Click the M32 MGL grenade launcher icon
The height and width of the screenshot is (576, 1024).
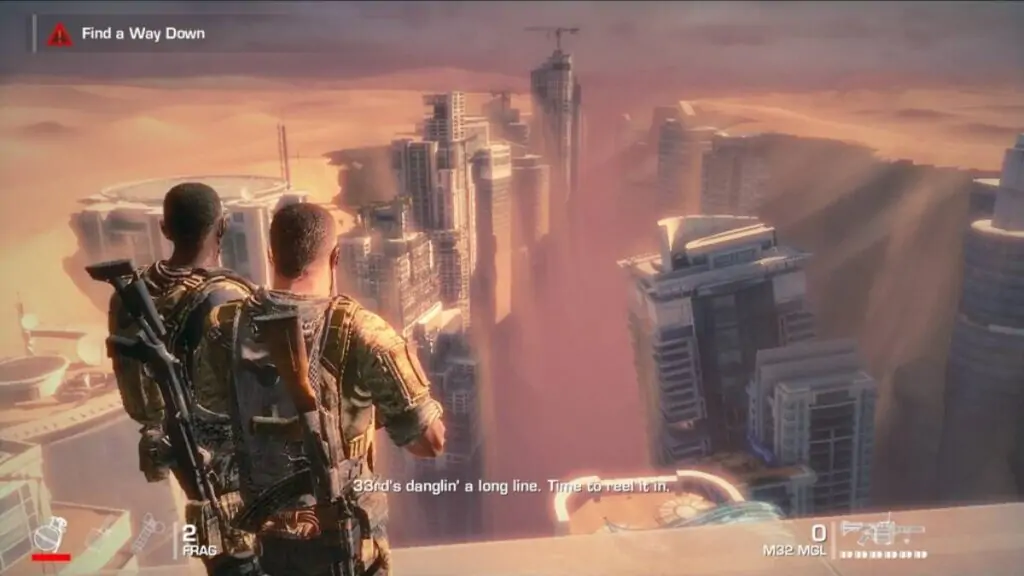(882, 530)
